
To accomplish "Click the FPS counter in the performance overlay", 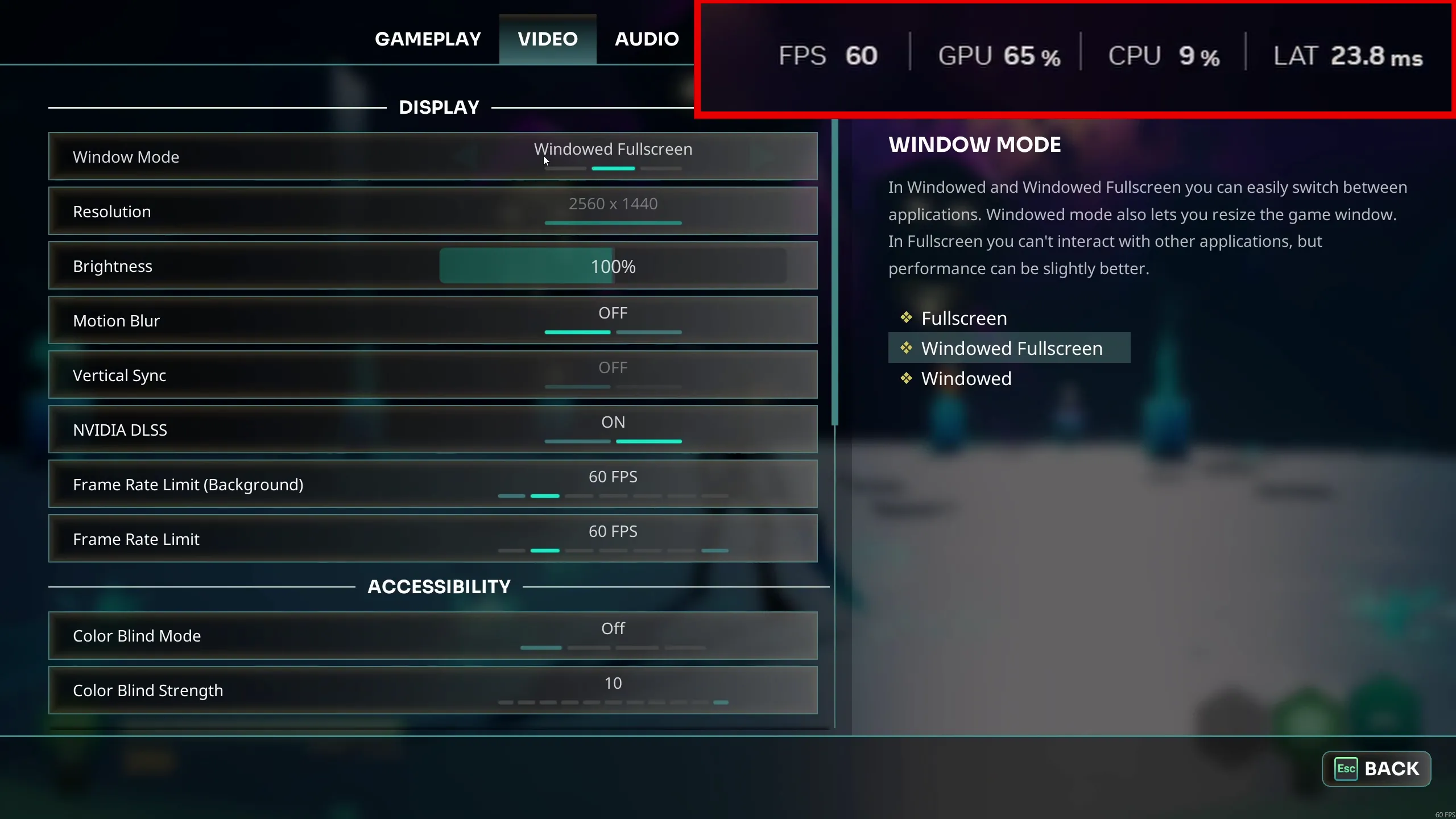I will tap(830, 54).
